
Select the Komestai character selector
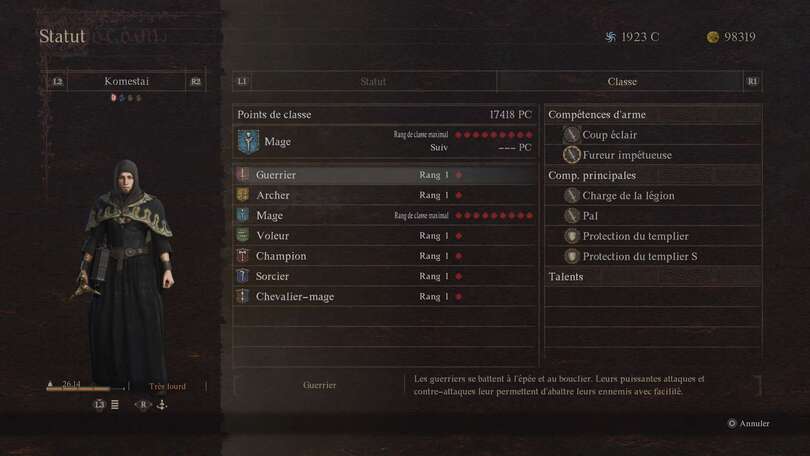pyautogui.click(x=126, y=82)
